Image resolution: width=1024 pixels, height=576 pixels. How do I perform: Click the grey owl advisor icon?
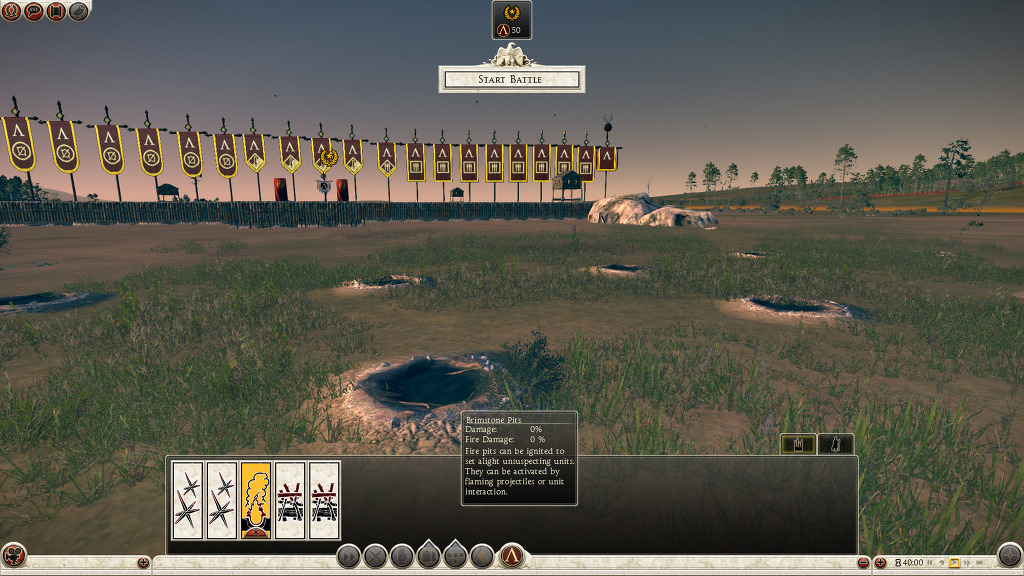point(78,11)
